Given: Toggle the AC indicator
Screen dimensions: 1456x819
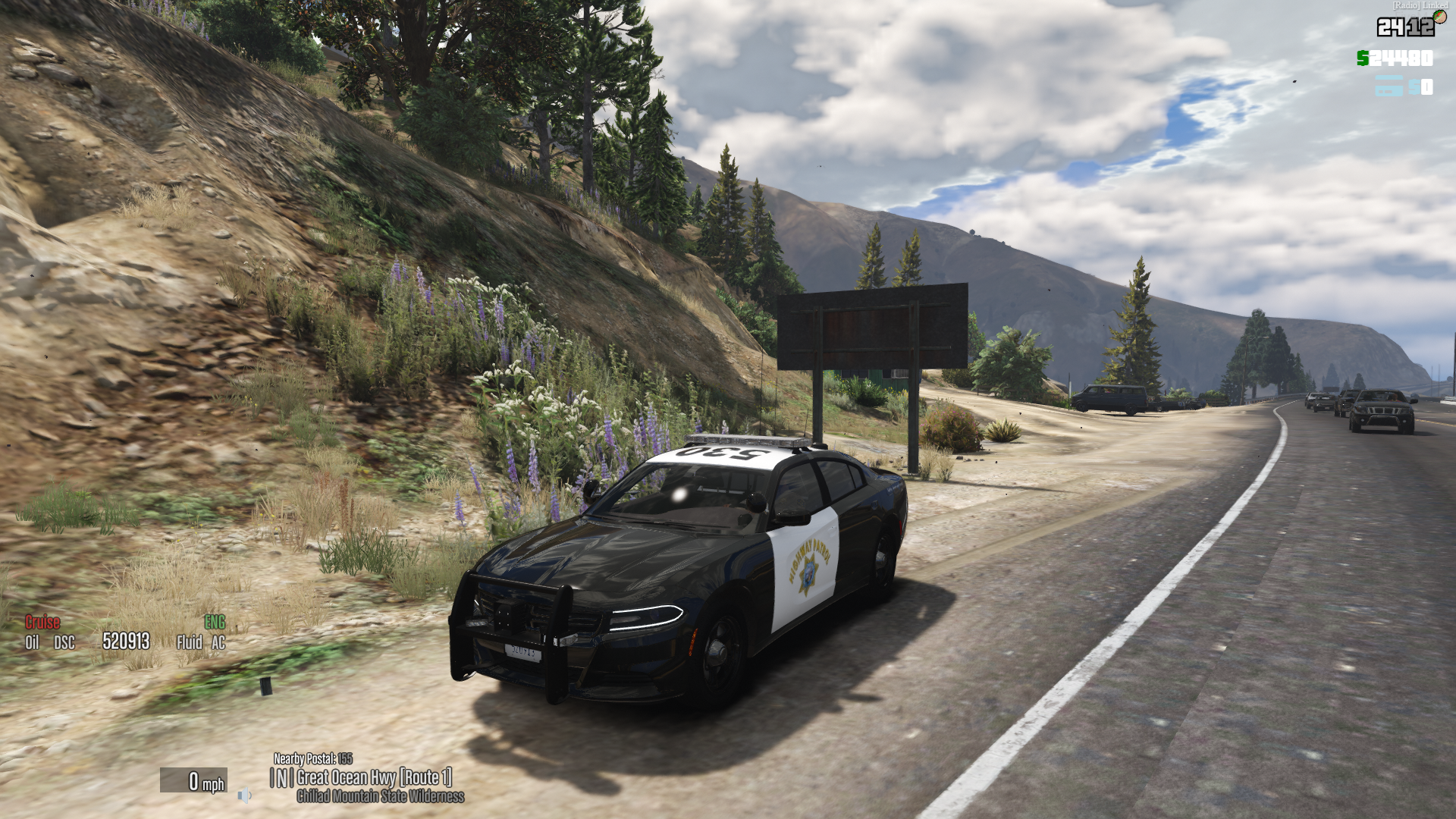Looking at the screenshot, I should 218,643.
